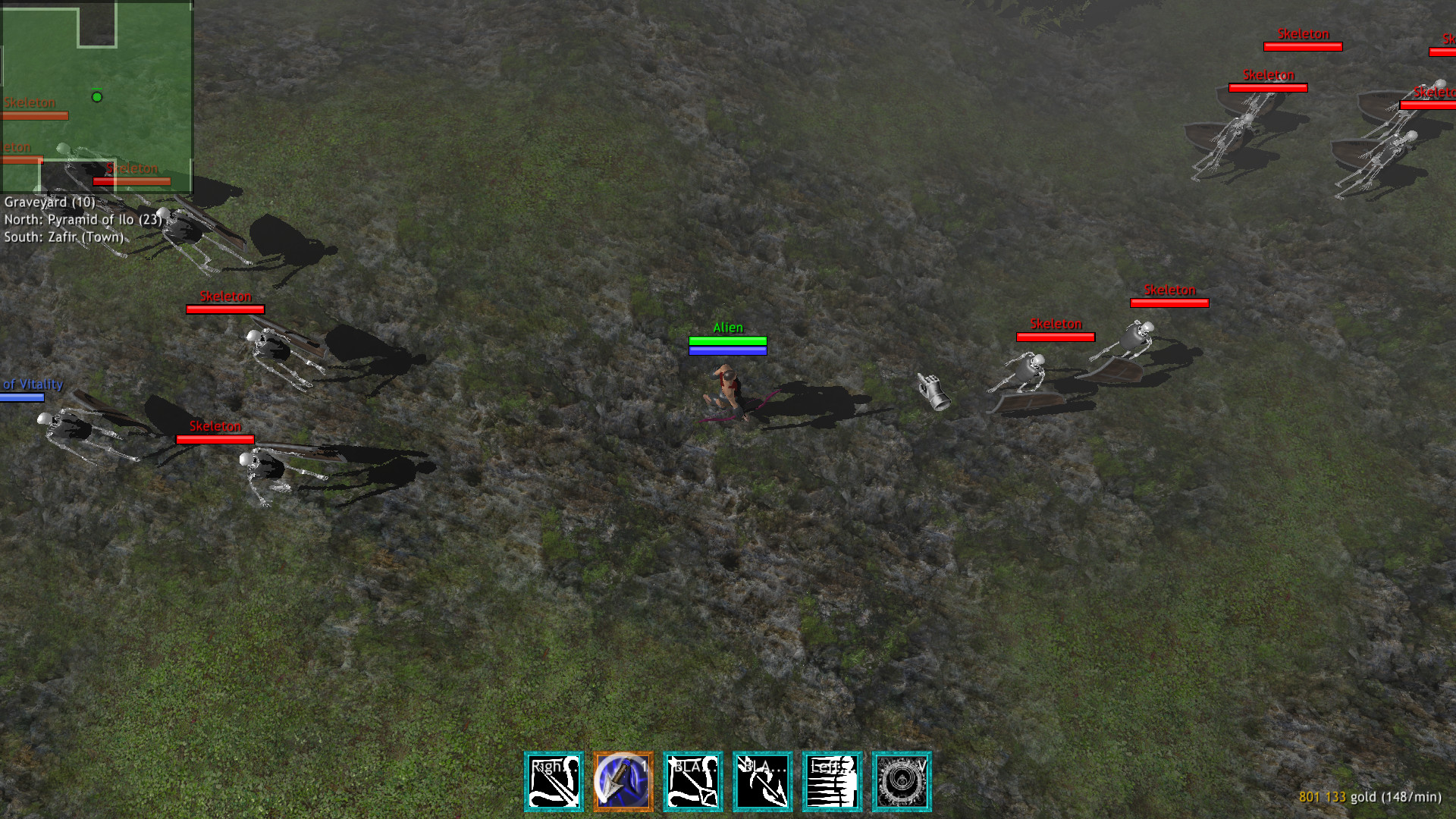Click the Alien's blue mana bar
Viewport: 1456px width, 819px height.
[x=728, y=351]
